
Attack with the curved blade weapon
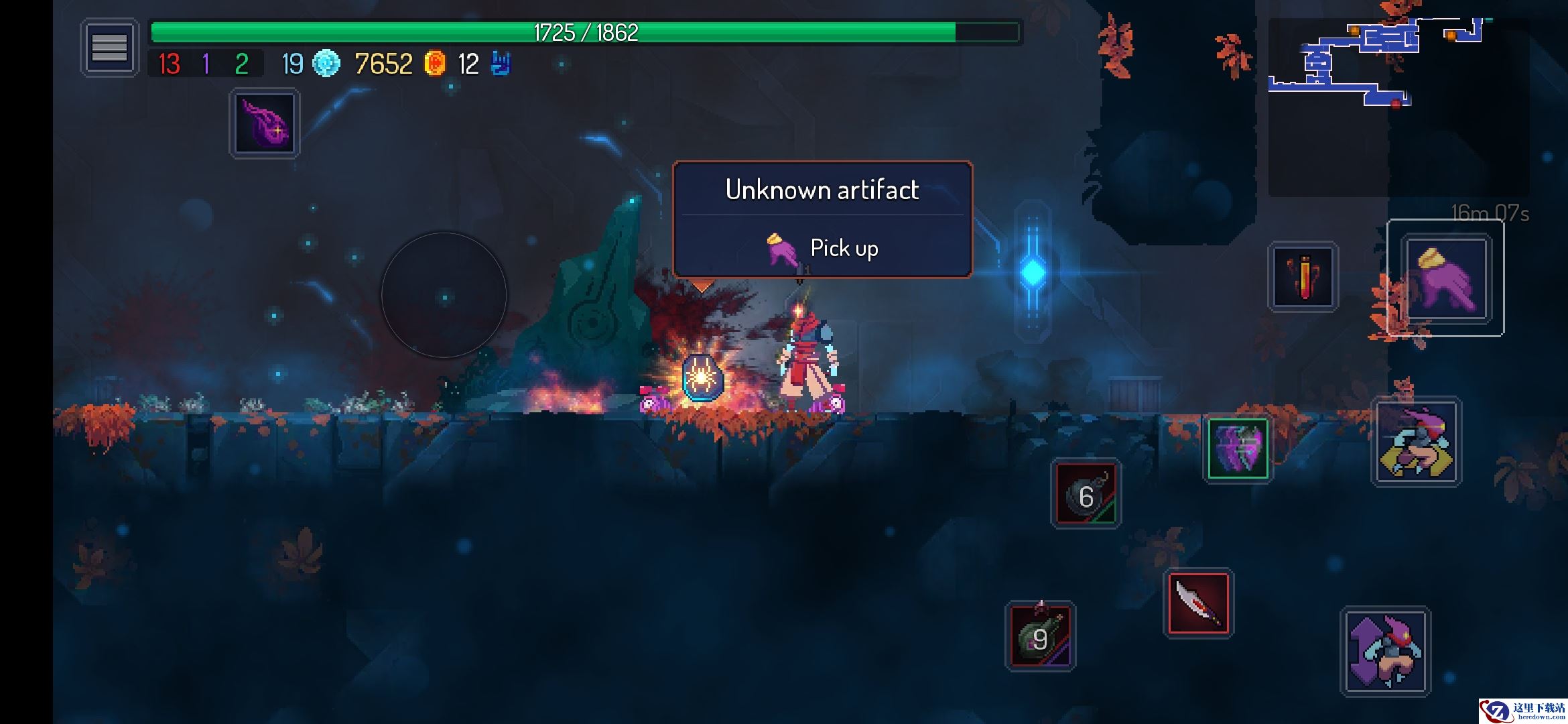tap(1198, 602)
